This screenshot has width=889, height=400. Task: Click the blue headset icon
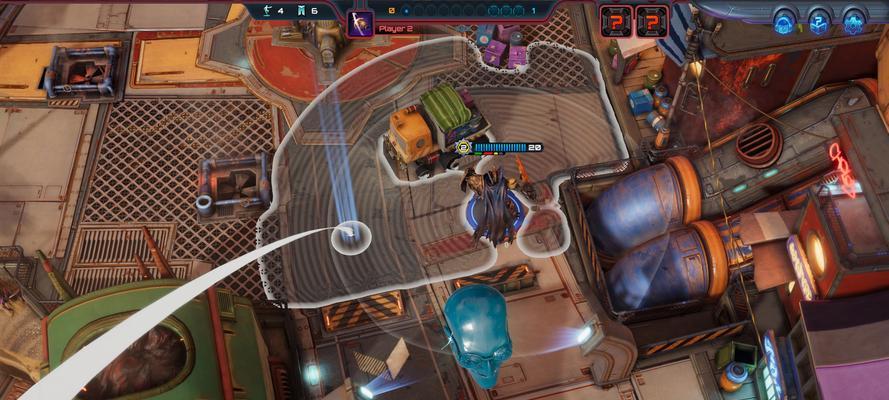(785, 20)
